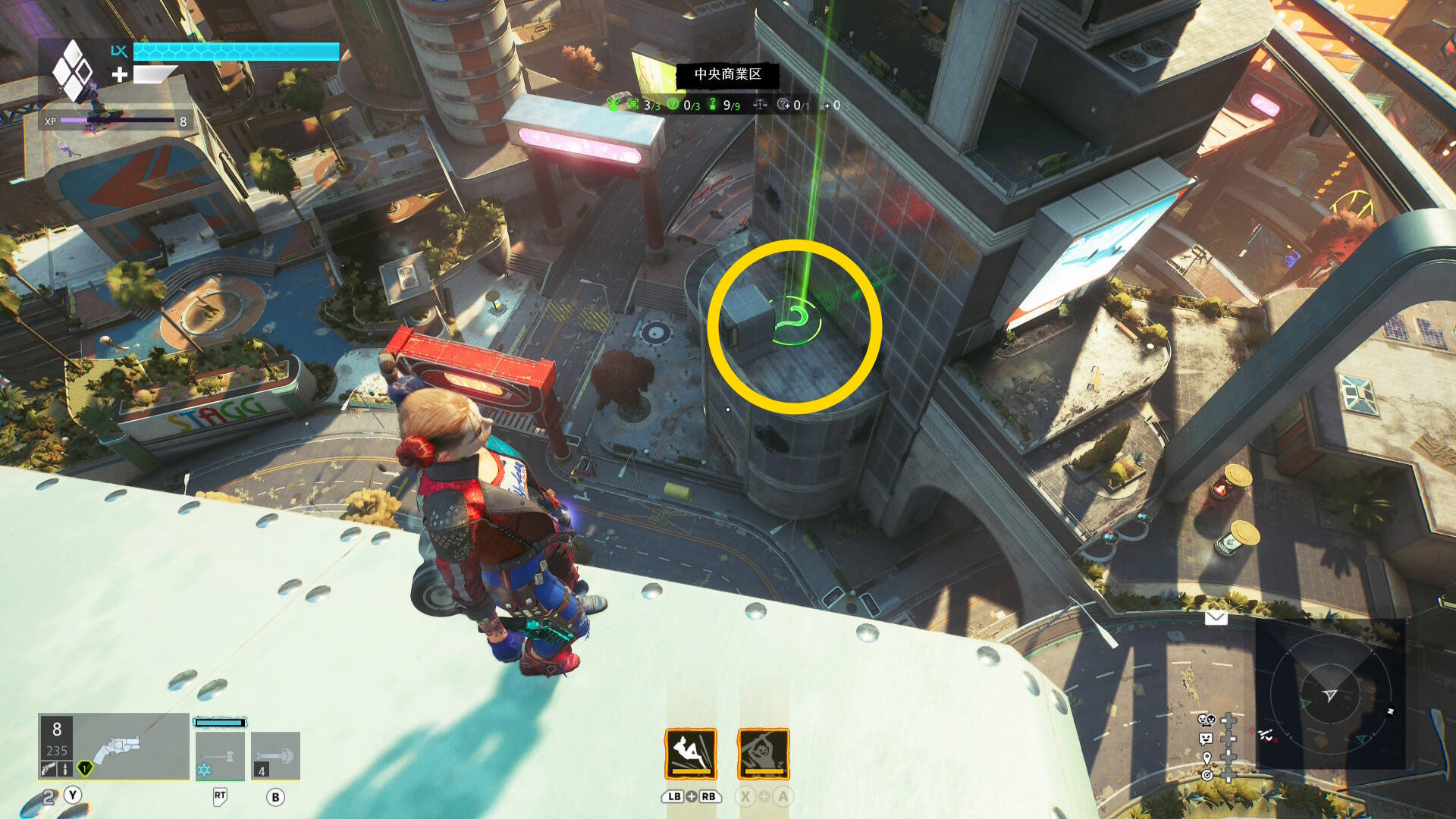Select the map pin marker icon
This screenshot has height=819, width=1456.
(1207, 758)
